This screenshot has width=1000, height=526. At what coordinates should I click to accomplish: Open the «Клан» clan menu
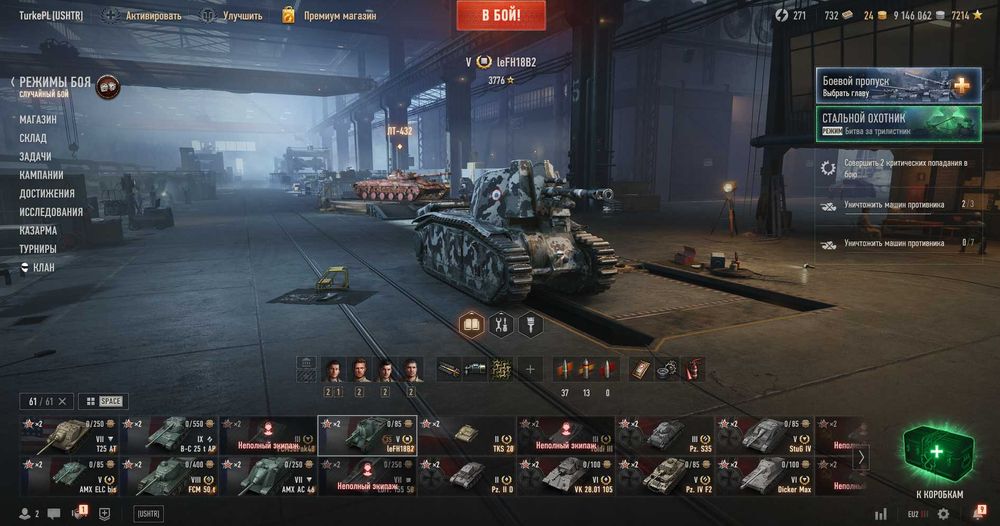43,267
